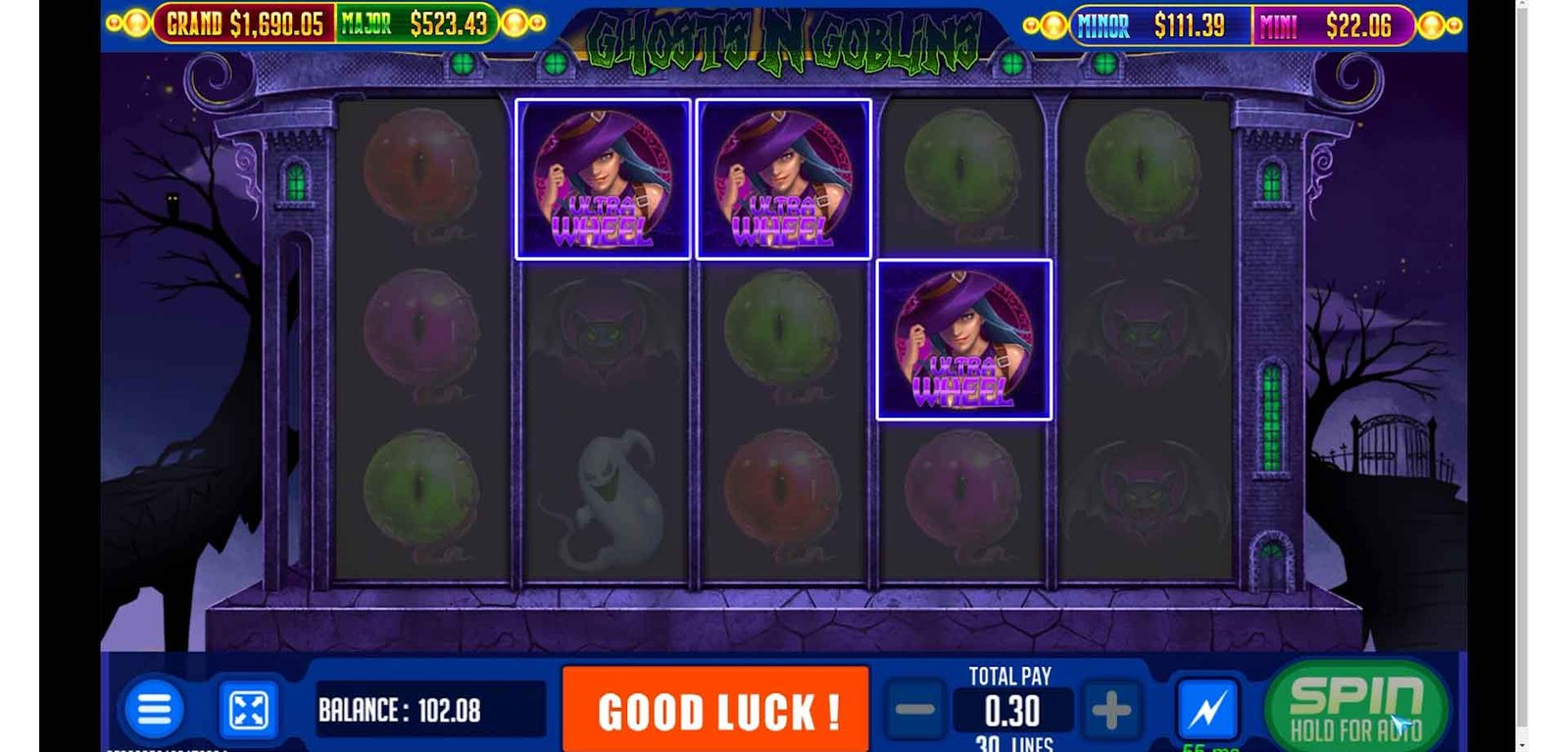Click the orange GOOD LUCK banner
The width and height of the screenshot is (1568, 752).
[x=716, y=710]
